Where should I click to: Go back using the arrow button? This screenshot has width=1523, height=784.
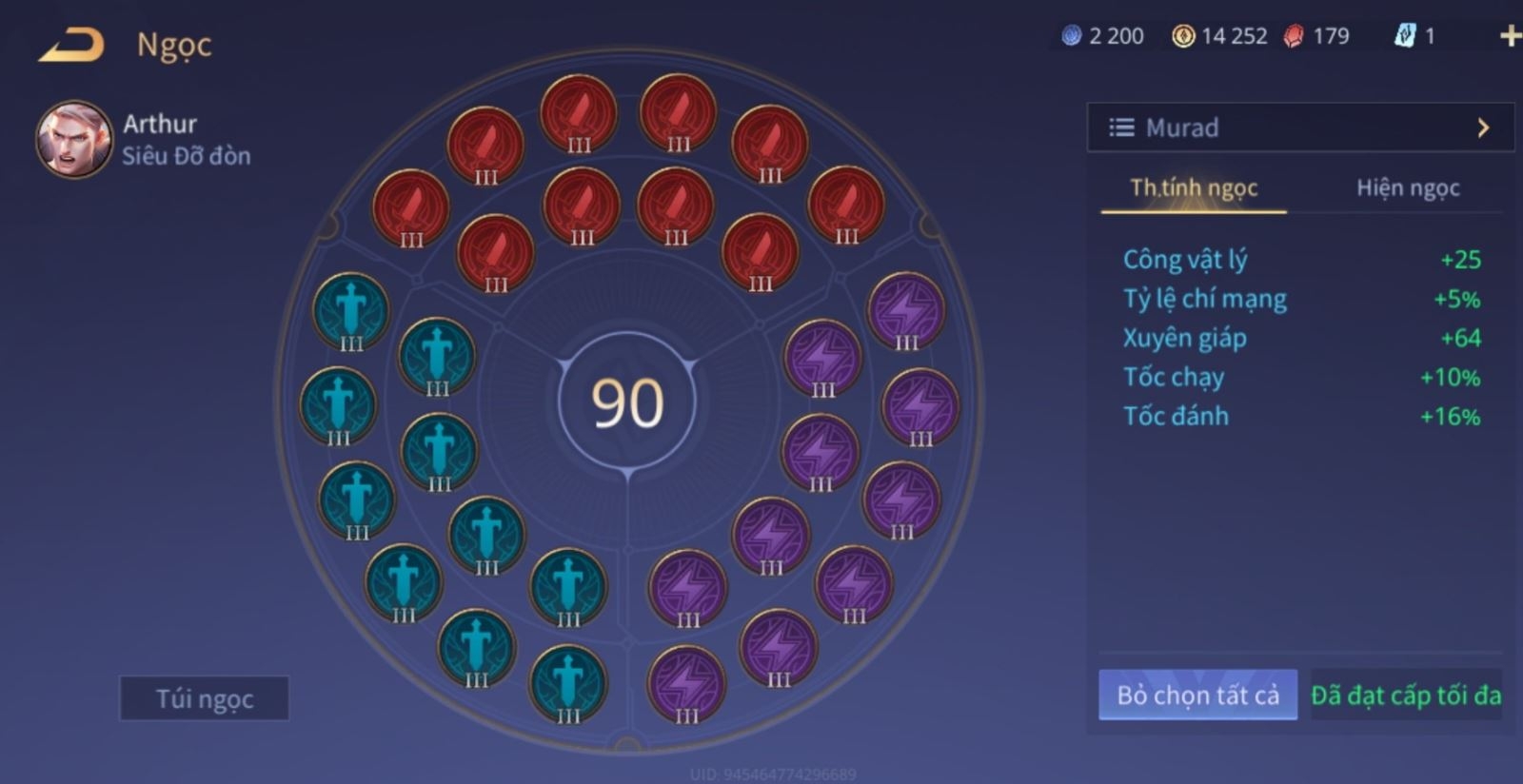[71, 46]
